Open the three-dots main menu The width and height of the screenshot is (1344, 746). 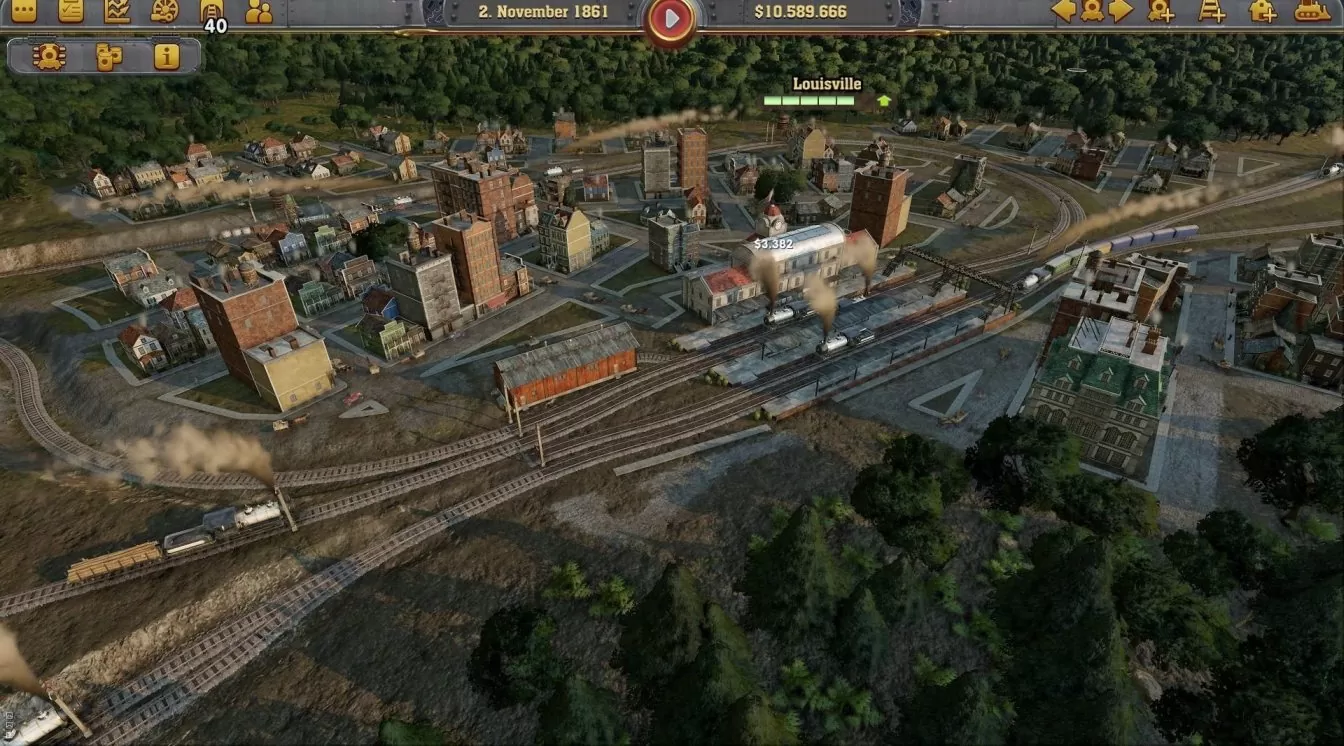[24, 11]
